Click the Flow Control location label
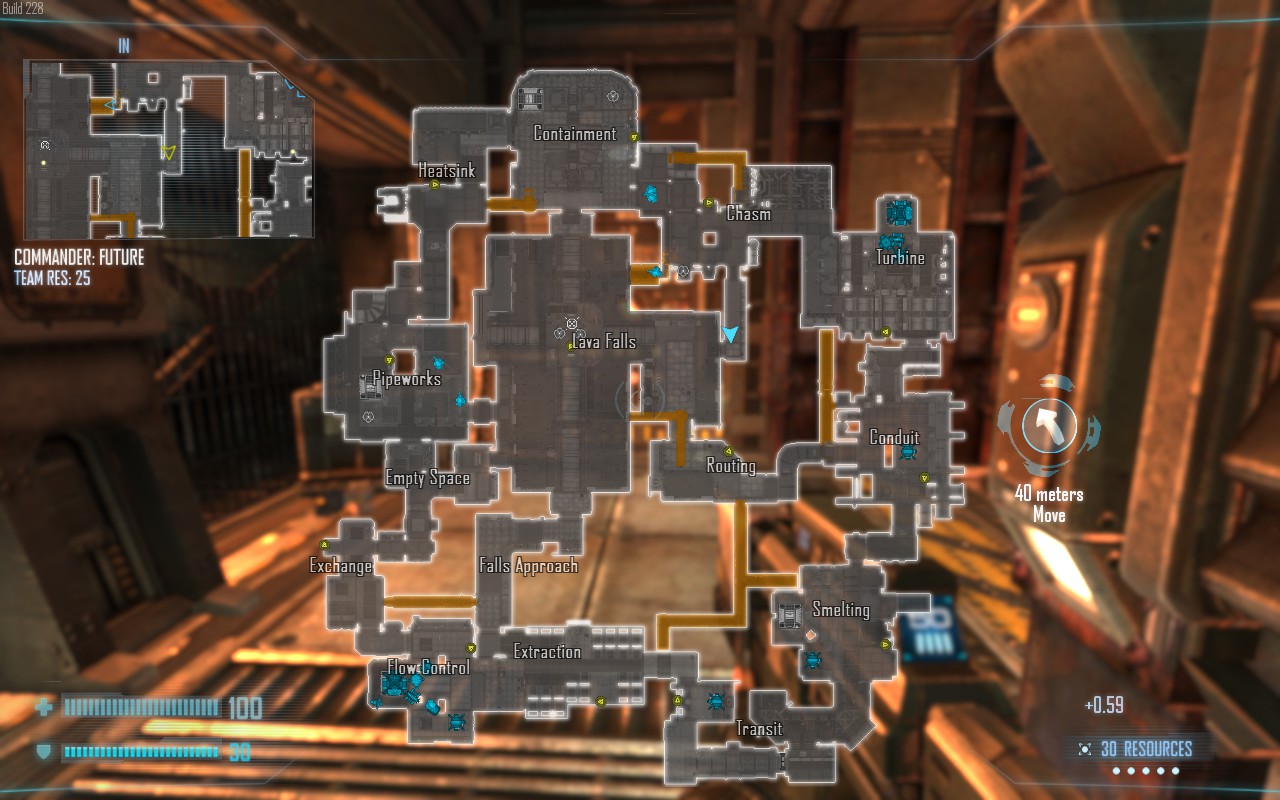Image resolution: width=1280 pixels, height=800 pixels. [x=428, y=667]
